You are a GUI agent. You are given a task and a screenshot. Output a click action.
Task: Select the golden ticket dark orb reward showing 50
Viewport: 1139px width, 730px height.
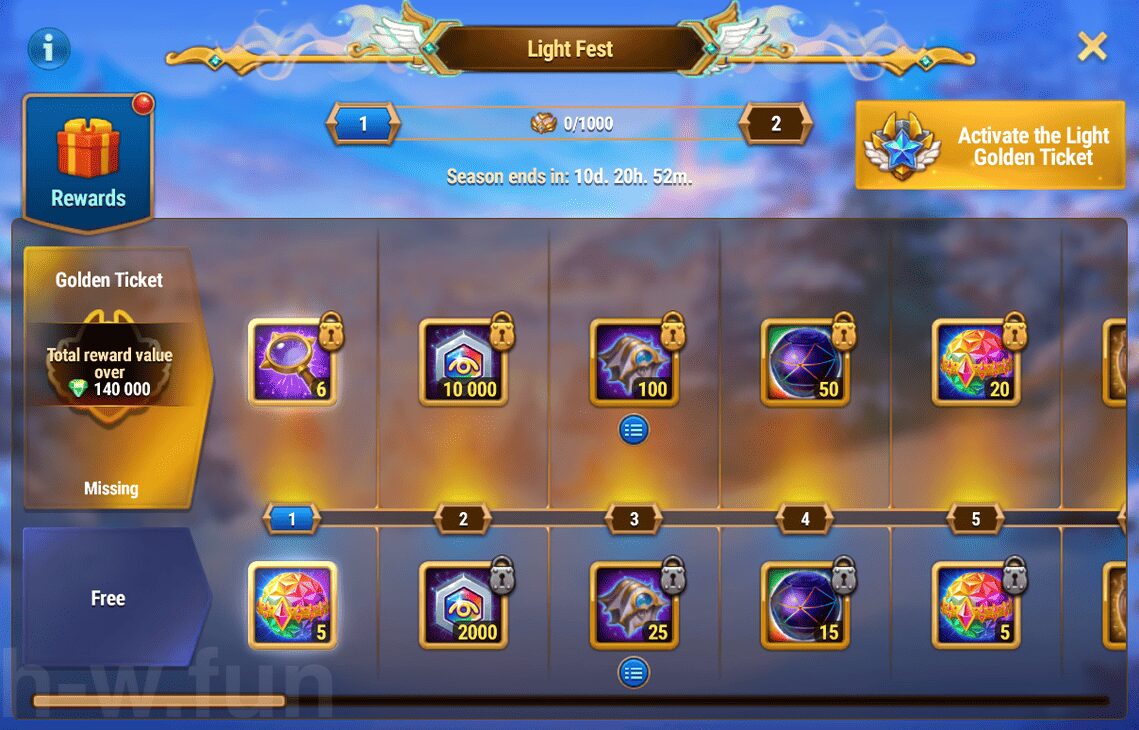click(805, 362)
